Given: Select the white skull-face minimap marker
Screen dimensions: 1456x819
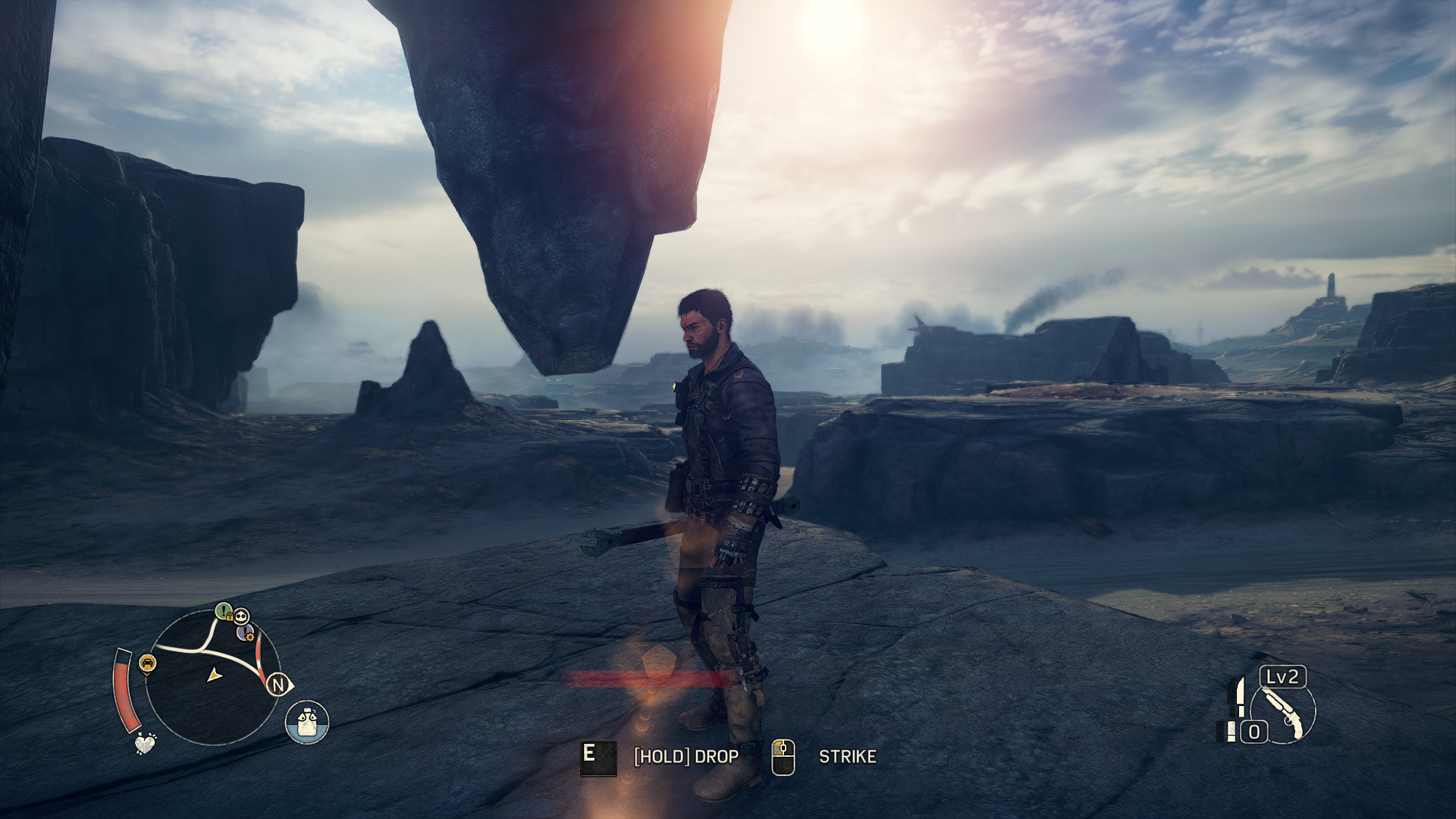Looking at the screenshot, I should click(x=241, y=616).
